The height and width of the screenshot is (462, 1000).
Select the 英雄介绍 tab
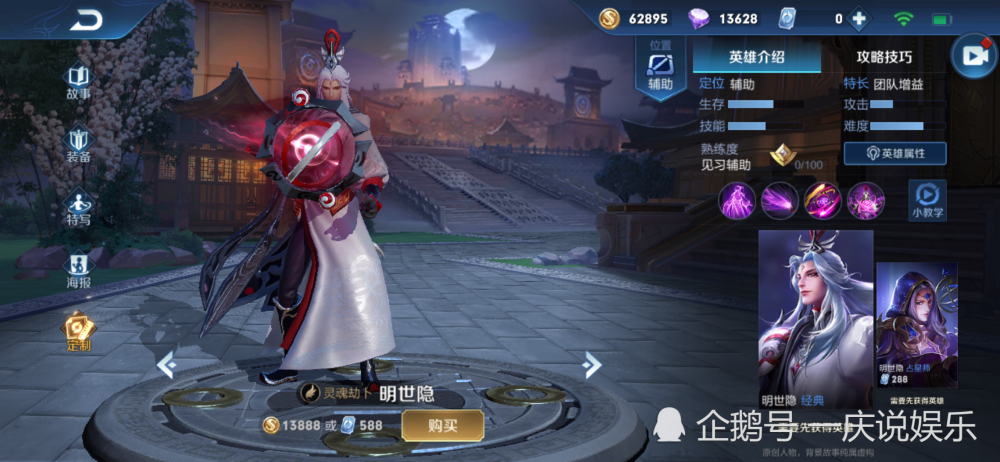pos(757,57)
